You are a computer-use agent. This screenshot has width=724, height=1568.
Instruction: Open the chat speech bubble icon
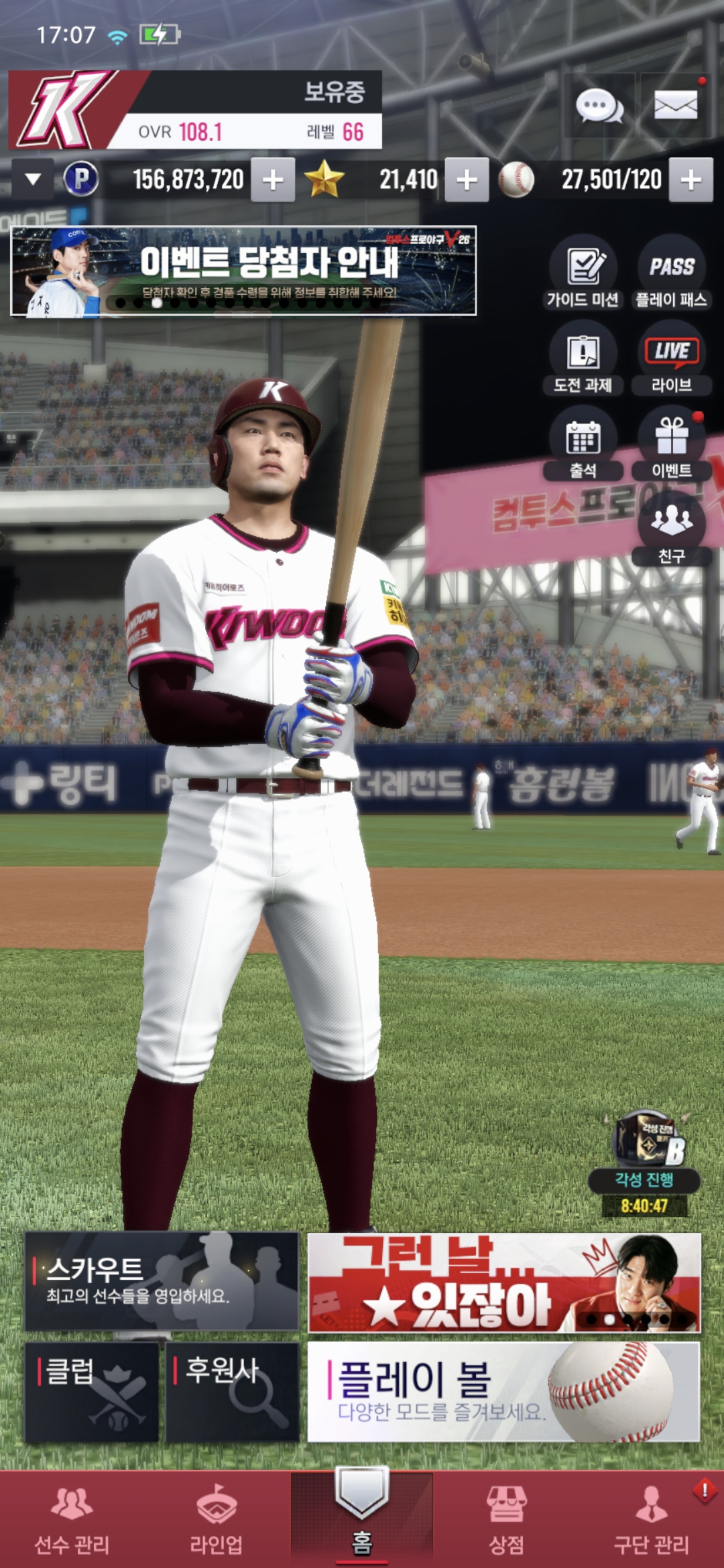pyautogui.click(x=599, y=106)
